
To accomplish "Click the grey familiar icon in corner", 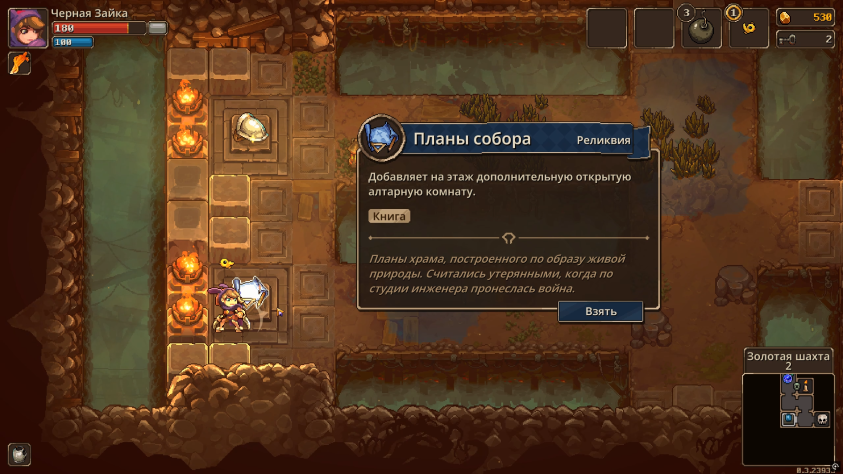I will tap(20, 453).
